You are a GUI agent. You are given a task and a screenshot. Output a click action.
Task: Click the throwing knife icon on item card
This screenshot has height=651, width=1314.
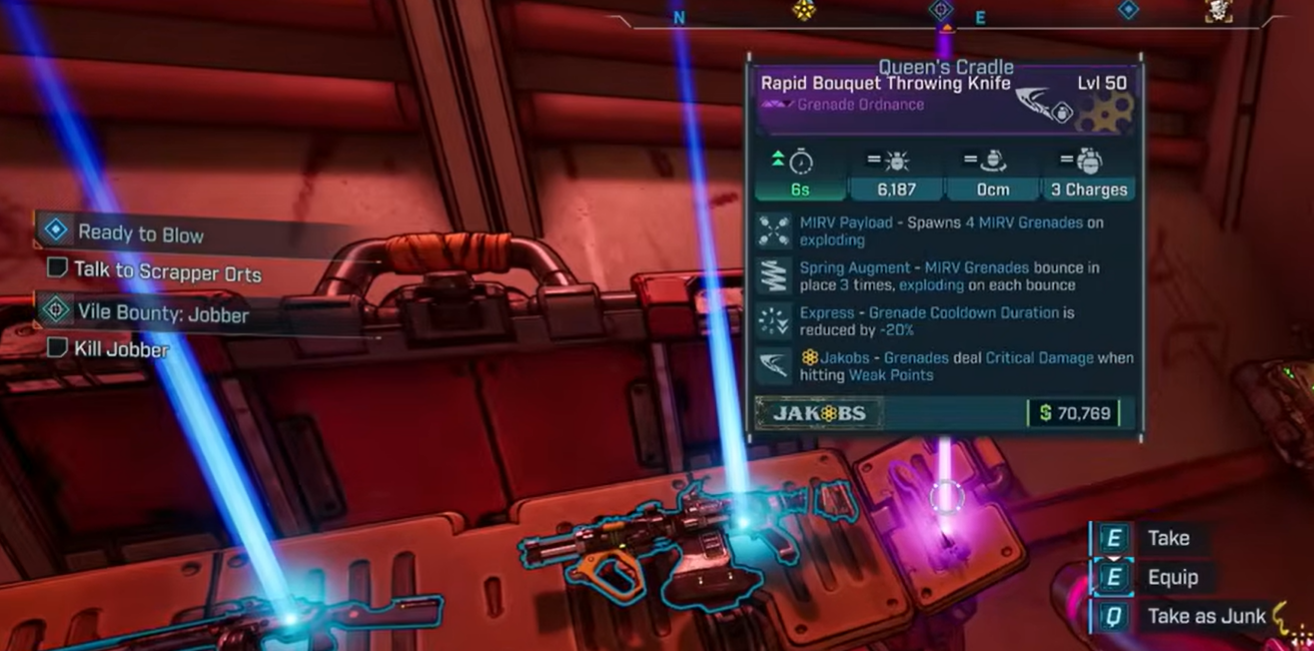[x=1043, y=104]
